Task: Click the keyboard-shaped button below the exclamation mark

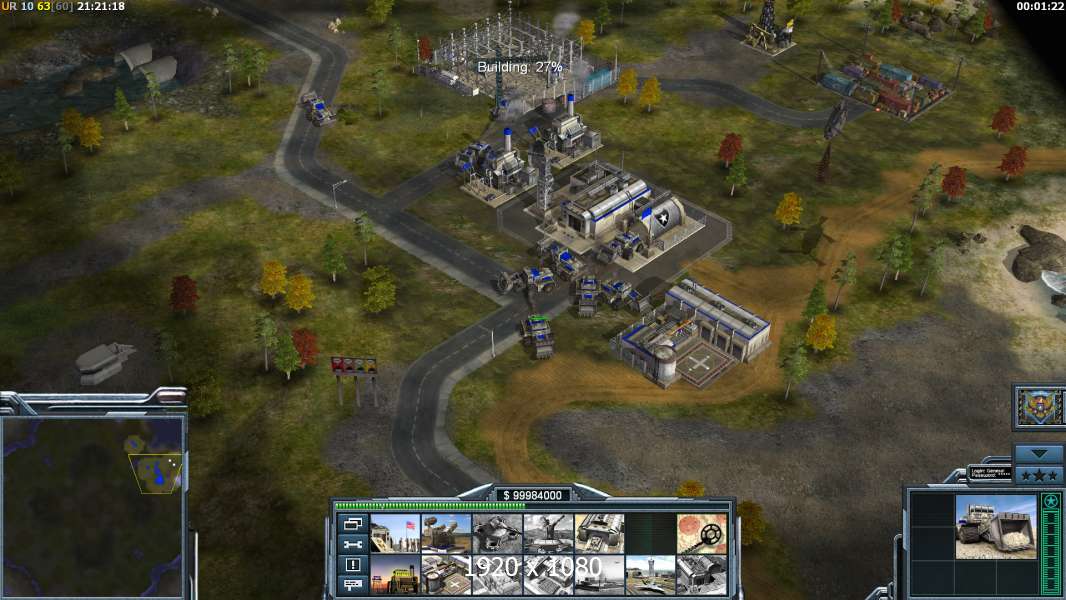Action: click(351, 584)
